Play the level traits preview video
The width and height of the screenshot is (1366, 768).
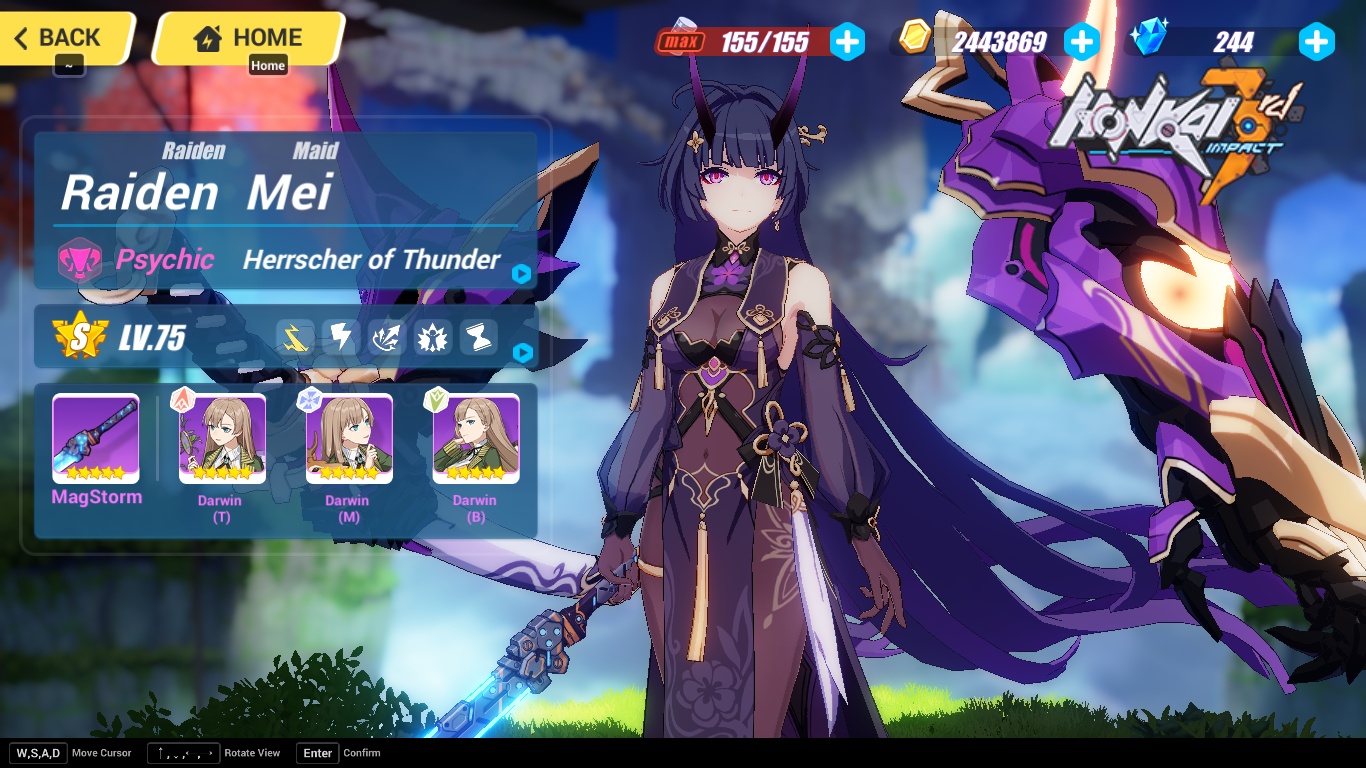point(521,352)
